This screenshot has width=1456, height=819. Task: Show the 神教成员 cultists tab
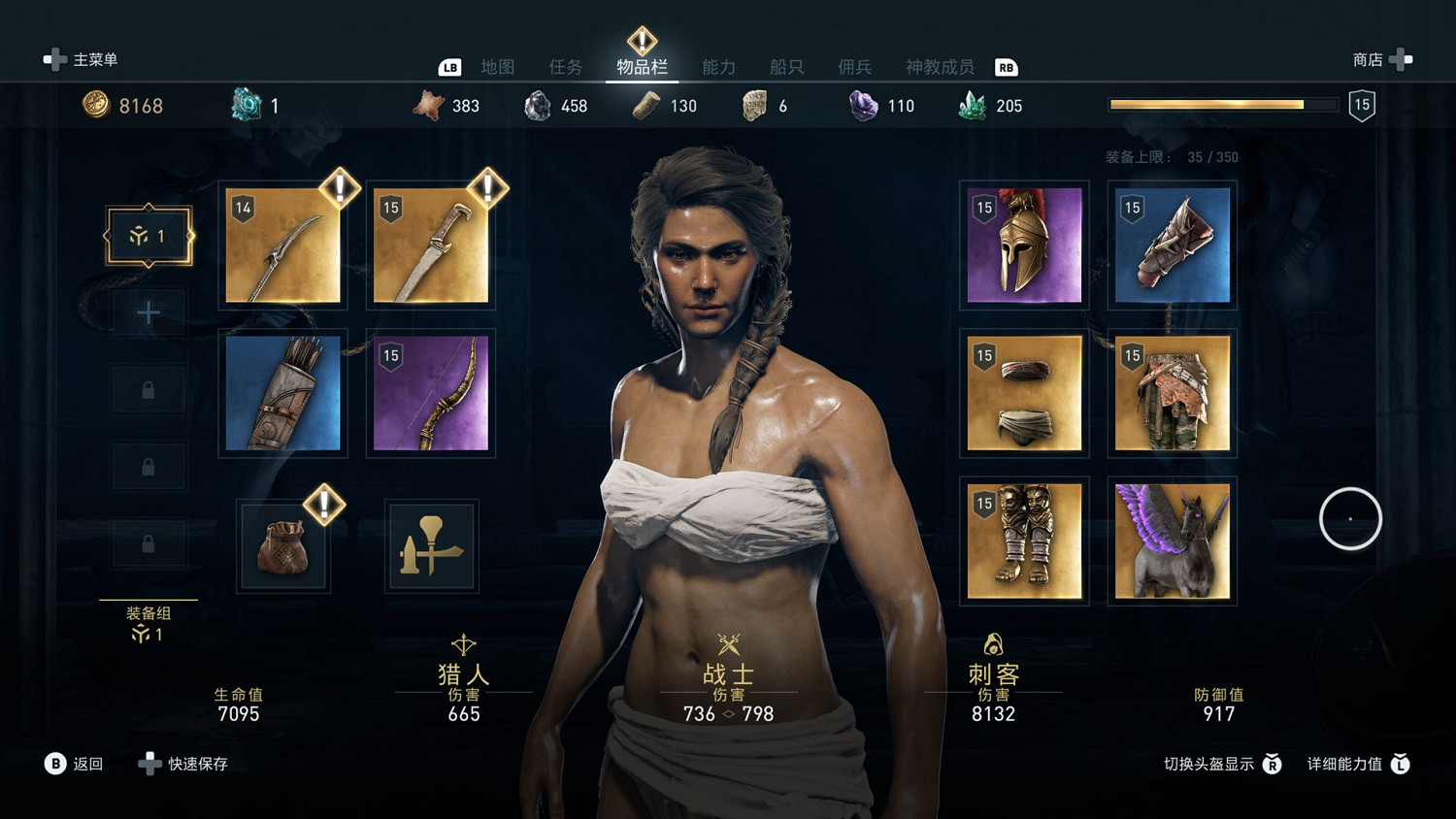tap(940, 67)
